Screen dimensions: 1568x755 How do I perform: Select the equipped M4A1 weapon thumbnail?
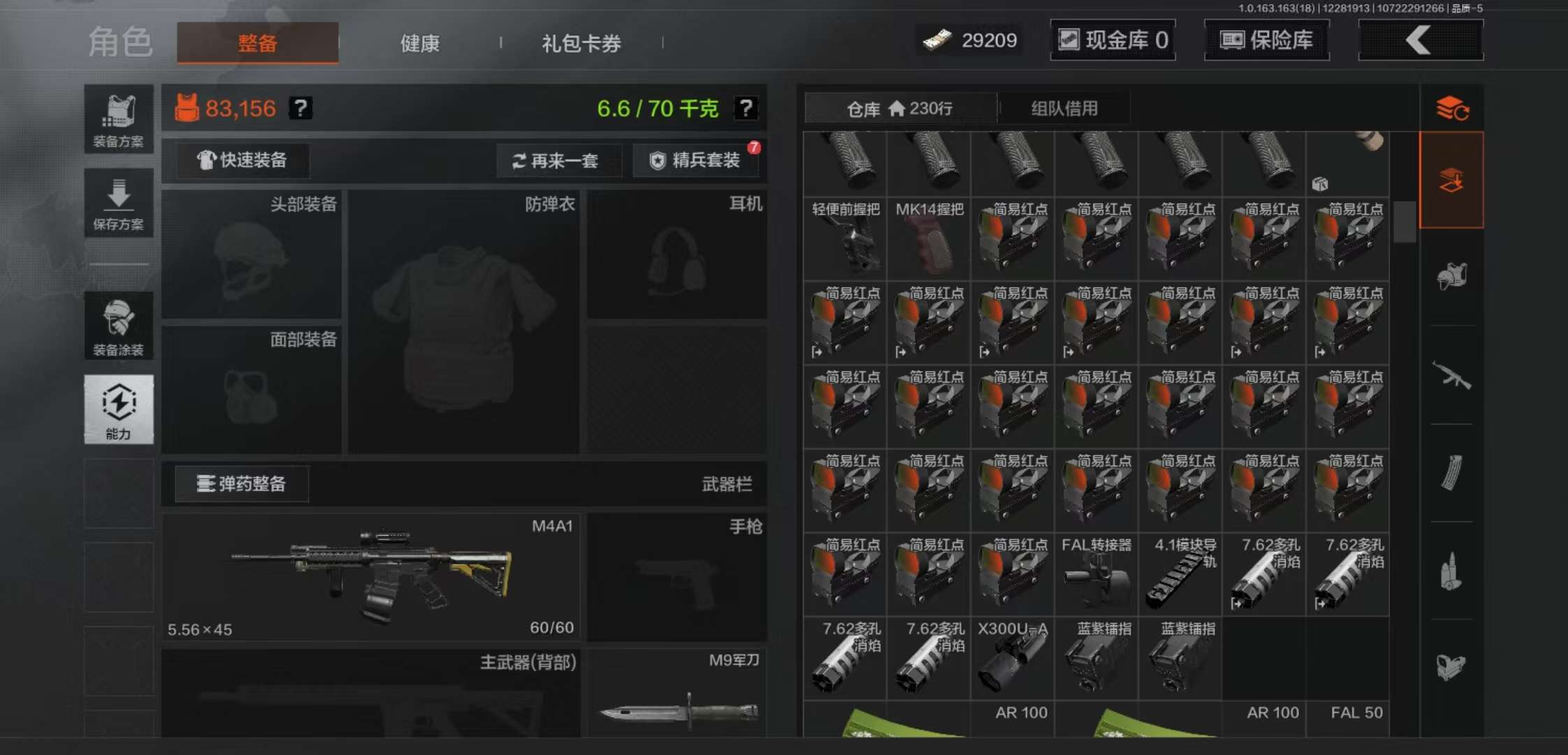[x=370, y=577]
